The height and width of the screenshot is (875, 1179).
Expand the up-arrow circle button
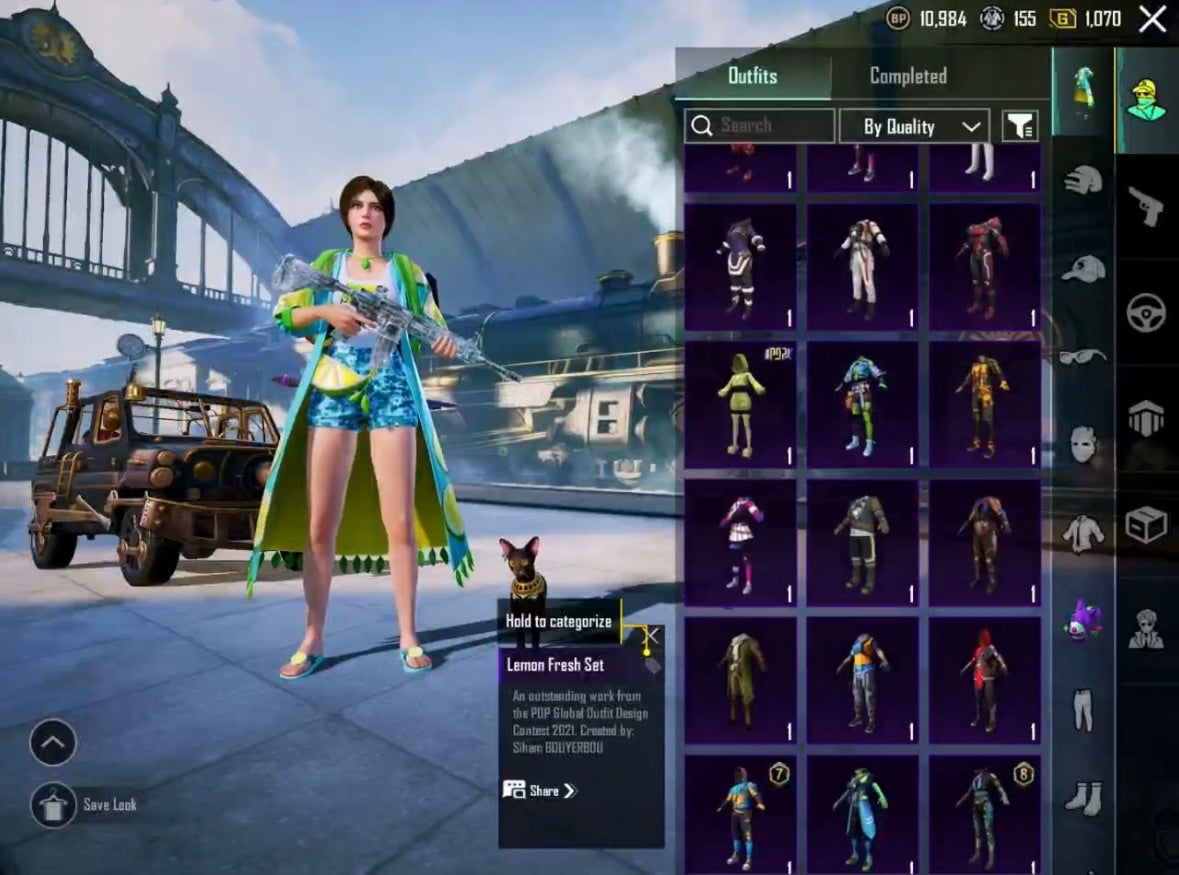[53, 742]
